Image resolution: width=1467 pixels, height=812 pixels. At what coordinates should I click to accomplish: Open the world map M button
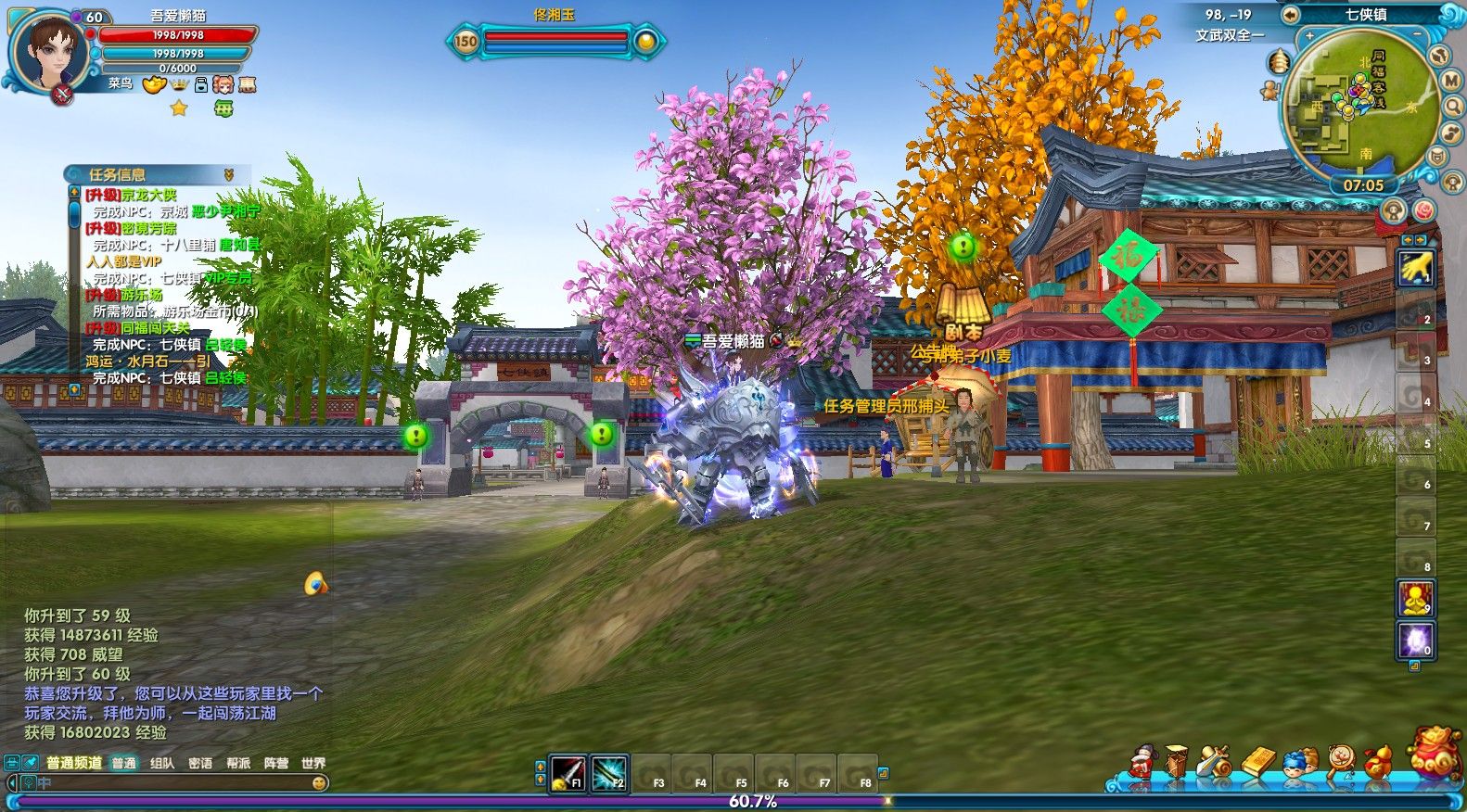pos(1452,81)
